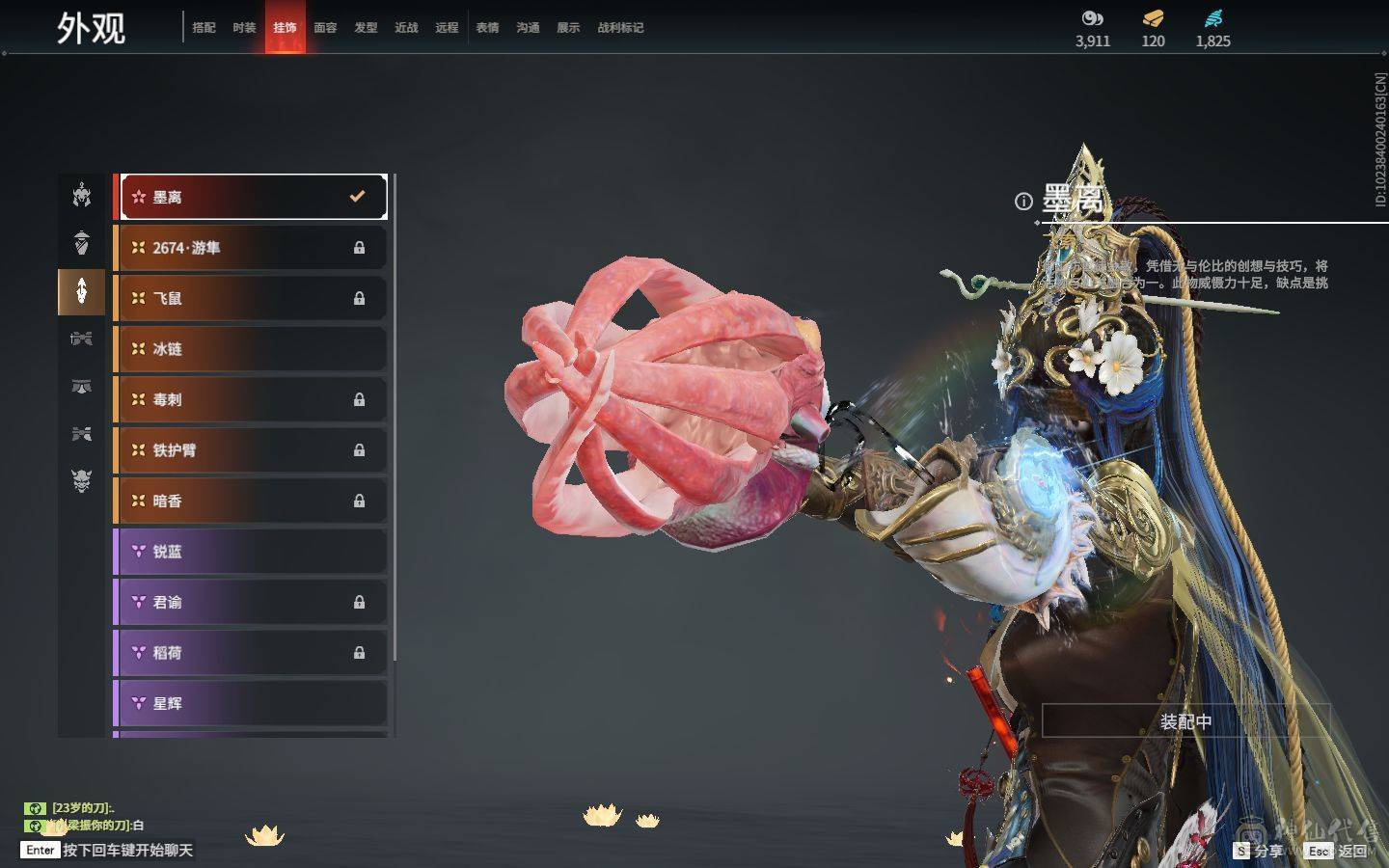1389x868 pixels.
Task: Show the 表情 tab
Action: click(487, 28)
